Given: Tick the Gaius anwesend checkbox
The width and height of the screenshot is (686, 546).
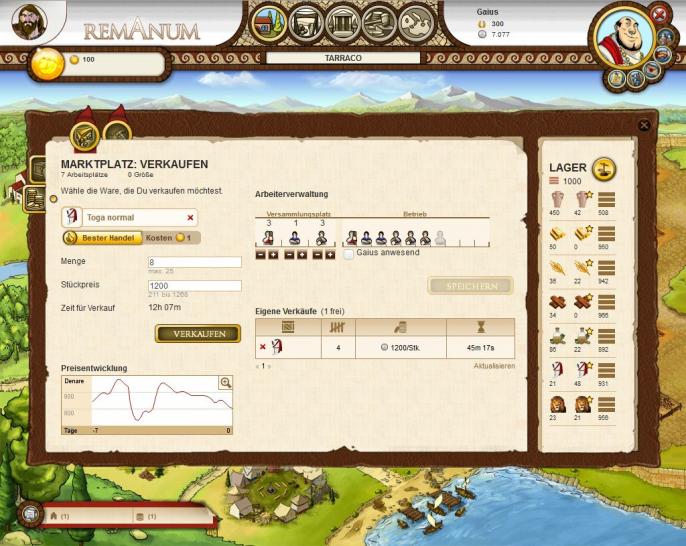Looking at the screenshot, I should pyautogui.click(x=349, y=254).
